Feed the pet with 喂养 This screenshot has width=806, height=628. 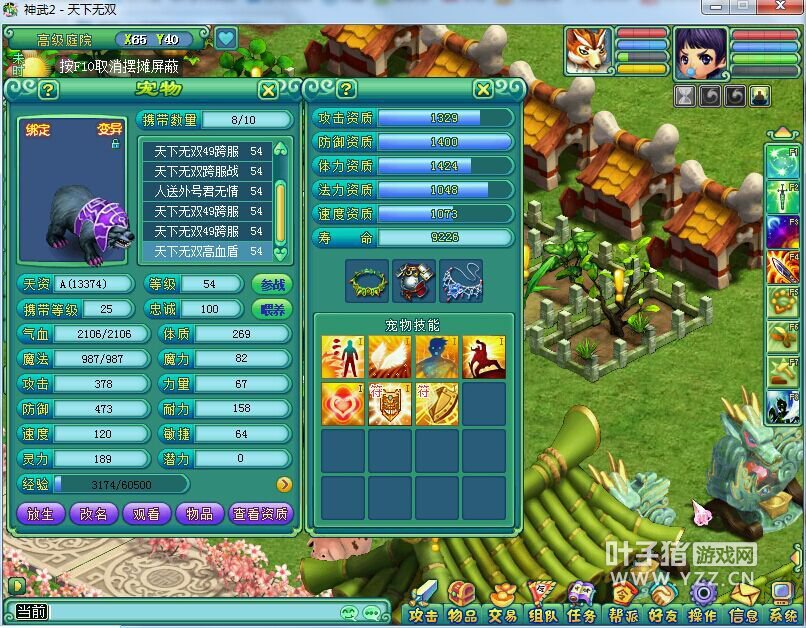click(272, 310)
